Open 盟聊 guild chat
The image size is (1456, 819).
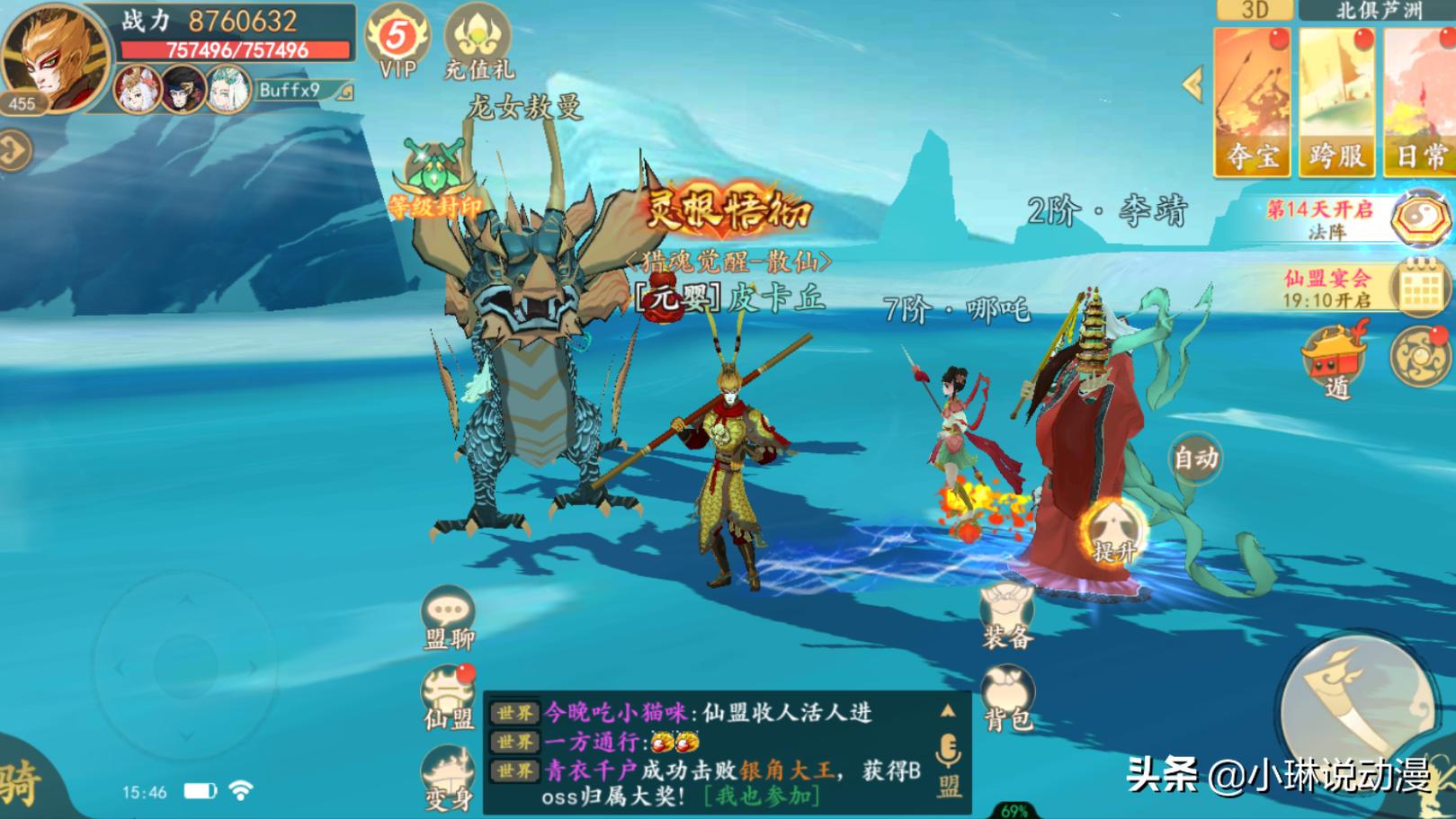pyautogui.click(x=448, y=618)
